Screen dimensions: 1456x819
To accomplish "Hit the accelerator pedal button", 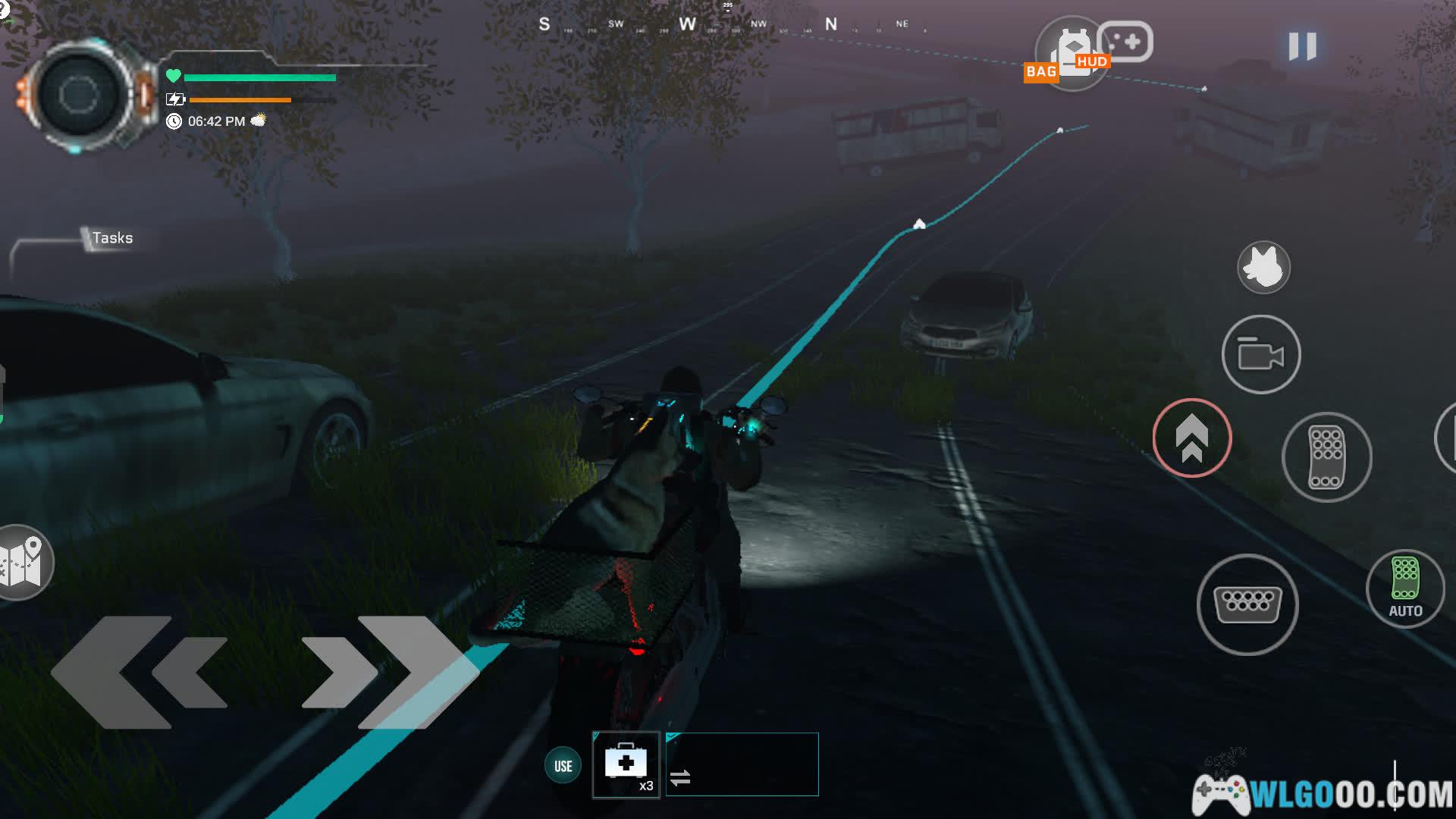I will click(x=1326, y=457).
